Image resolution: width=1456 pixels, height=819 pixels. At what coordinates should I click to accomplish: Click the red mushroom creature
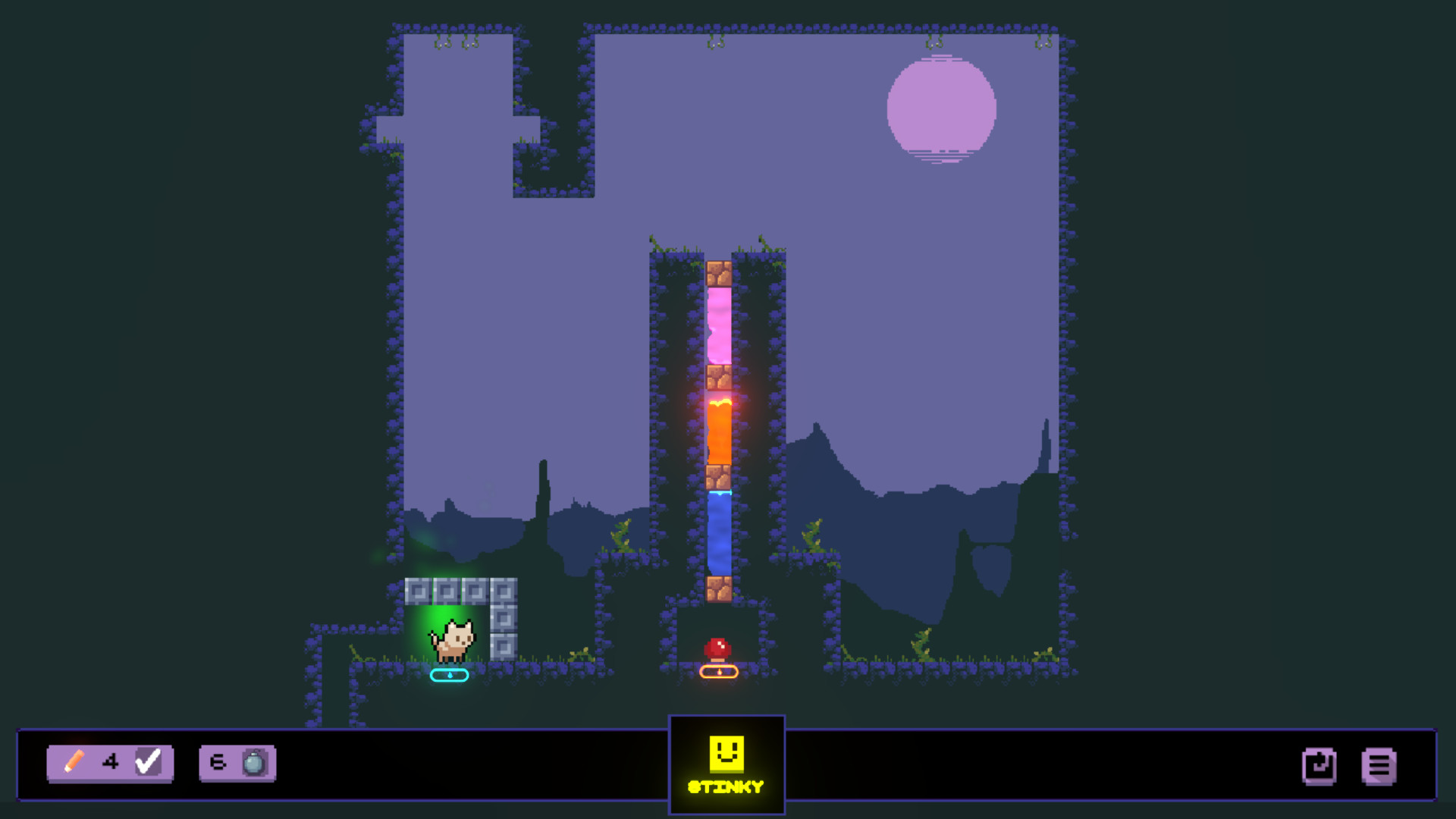pos(717,648)
